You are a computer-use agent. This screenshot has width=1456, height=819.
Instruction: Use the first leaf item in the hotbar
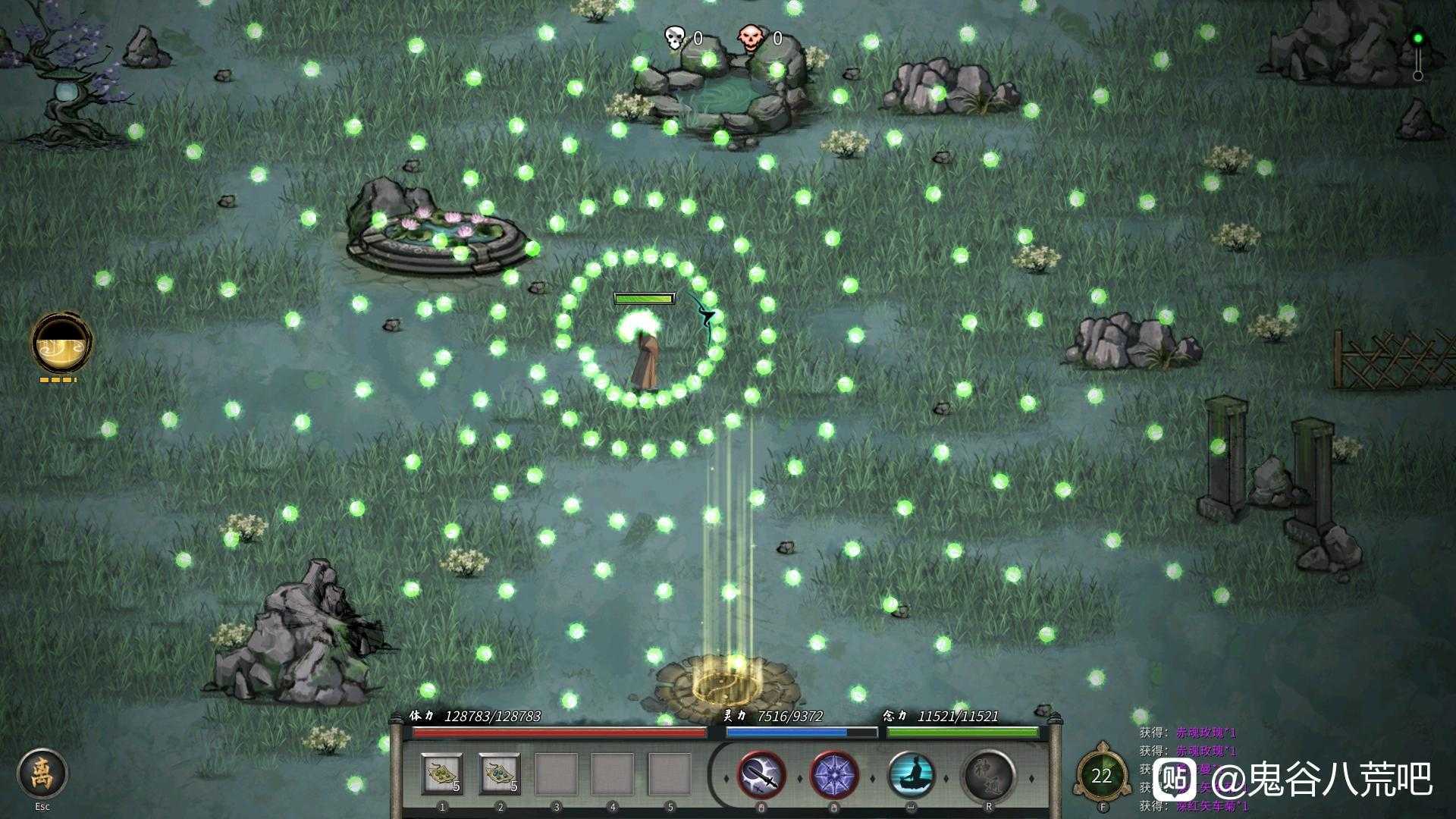(442, 774)
